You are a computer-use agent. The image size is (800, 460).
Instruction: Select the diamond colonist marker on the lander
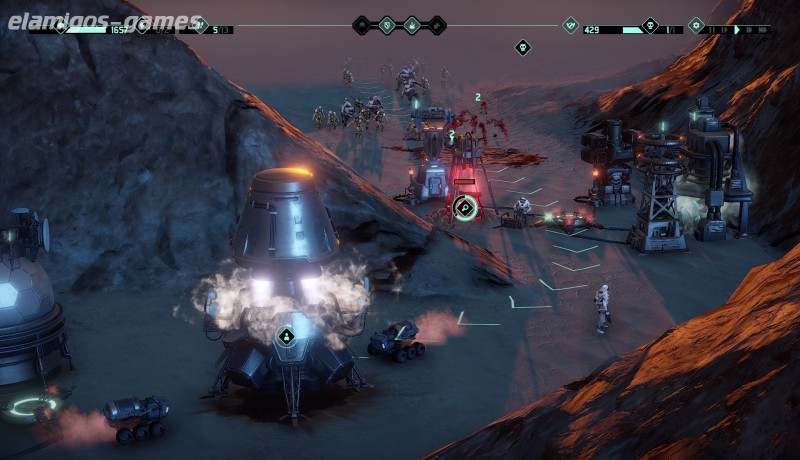click(286, 336)
